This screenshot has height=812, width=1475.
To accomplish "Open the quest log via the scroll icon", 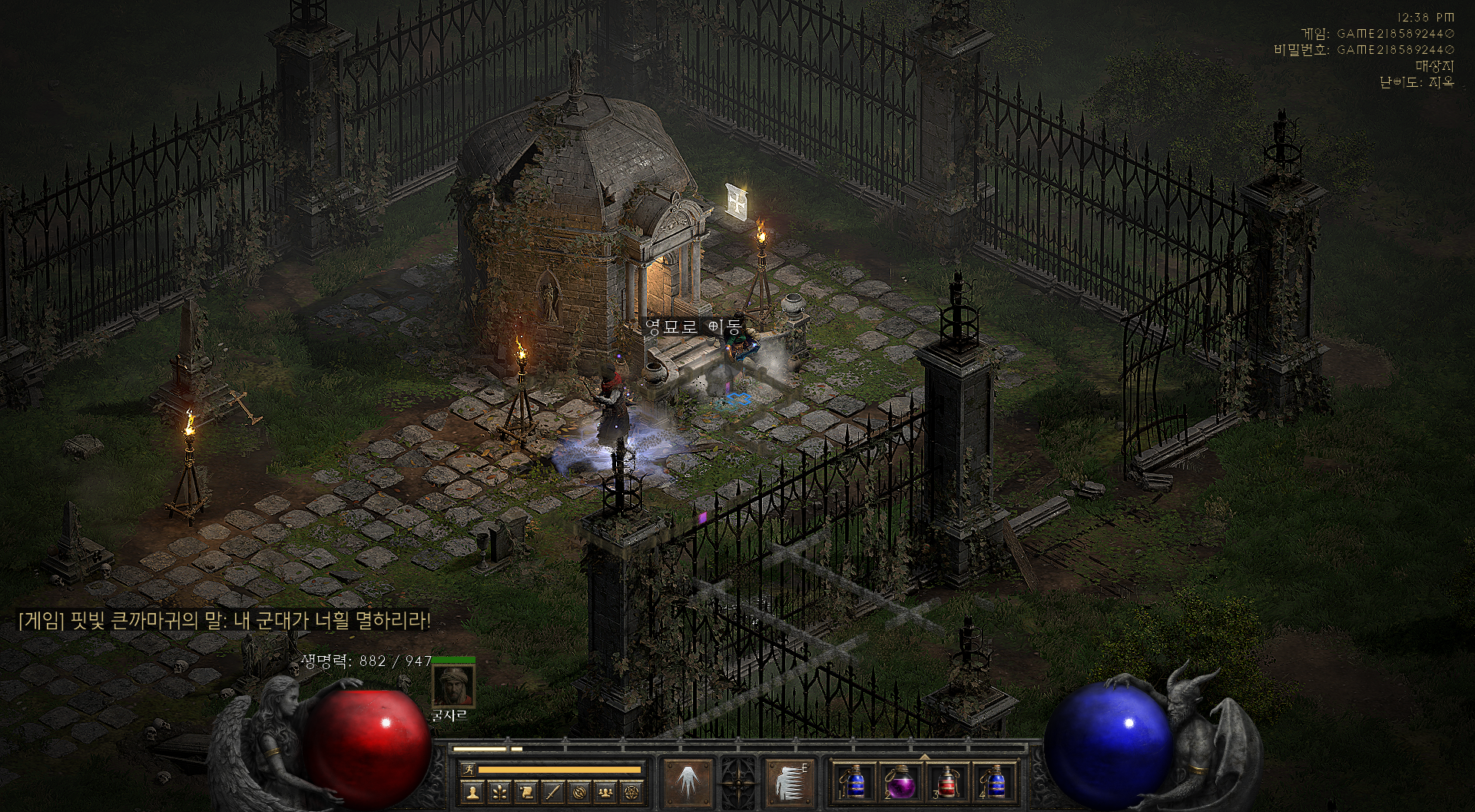I will coord(527,792).
